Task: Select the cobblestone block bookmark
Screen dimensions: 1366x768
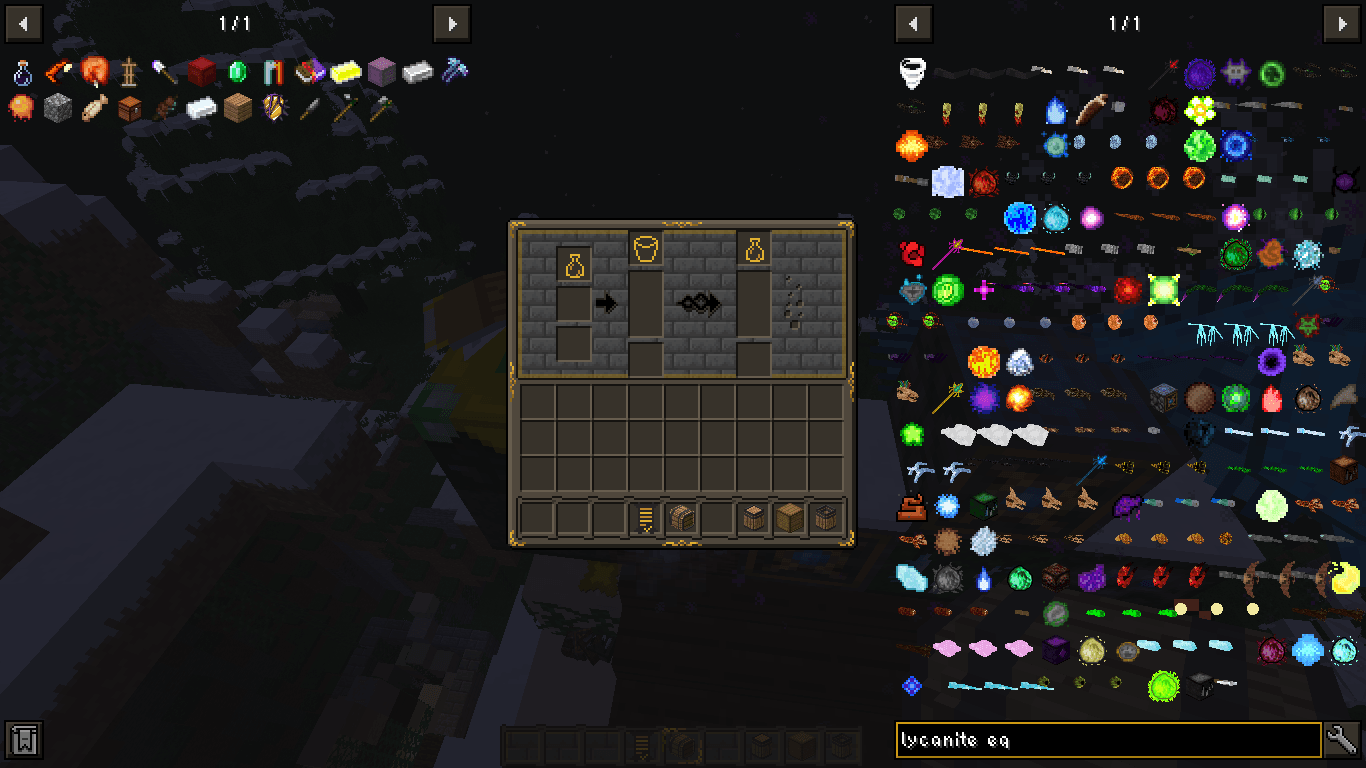Action: (57, 107)
